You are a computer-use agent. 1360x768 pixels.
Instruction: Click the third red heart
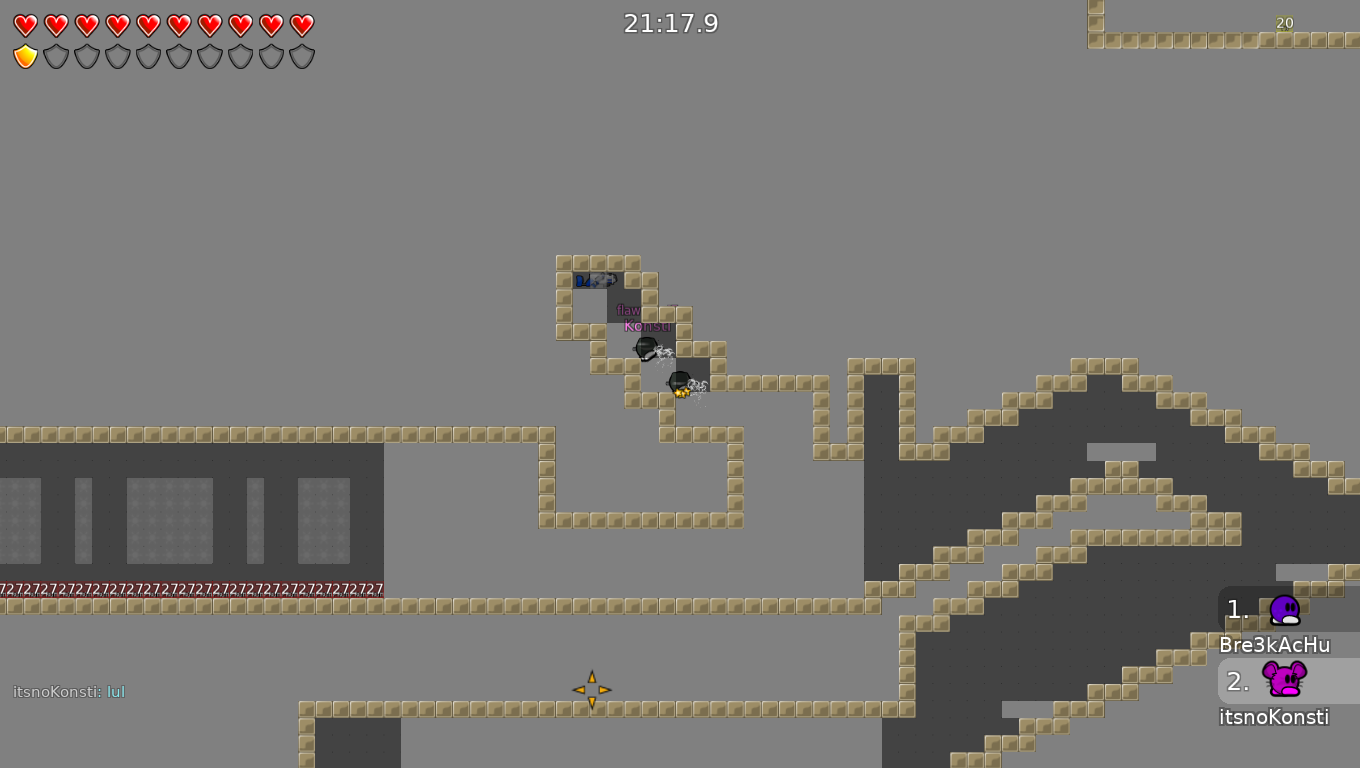[x=85, y=25]
